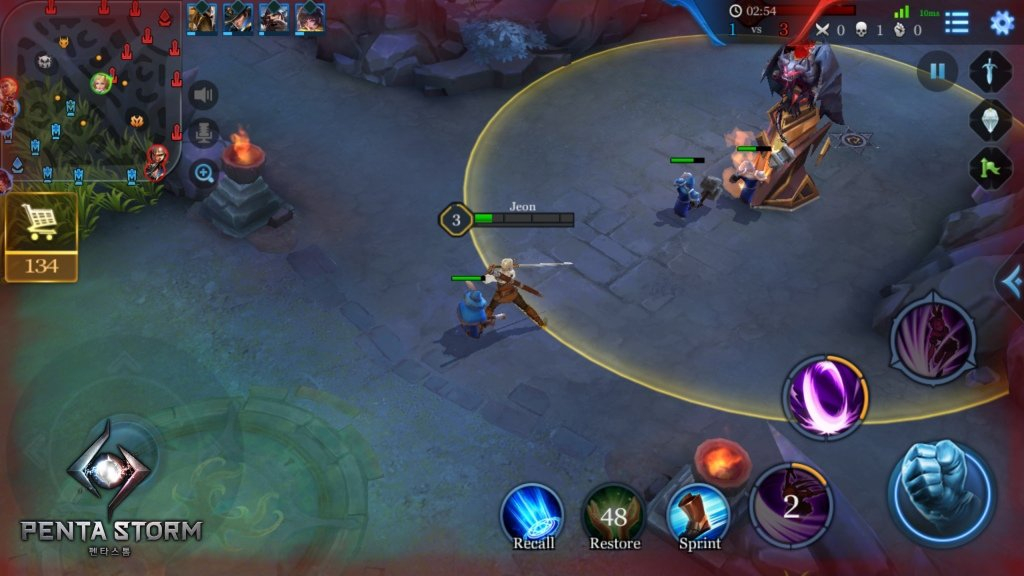Select the first teammate portrait

(x=202, y=17)
